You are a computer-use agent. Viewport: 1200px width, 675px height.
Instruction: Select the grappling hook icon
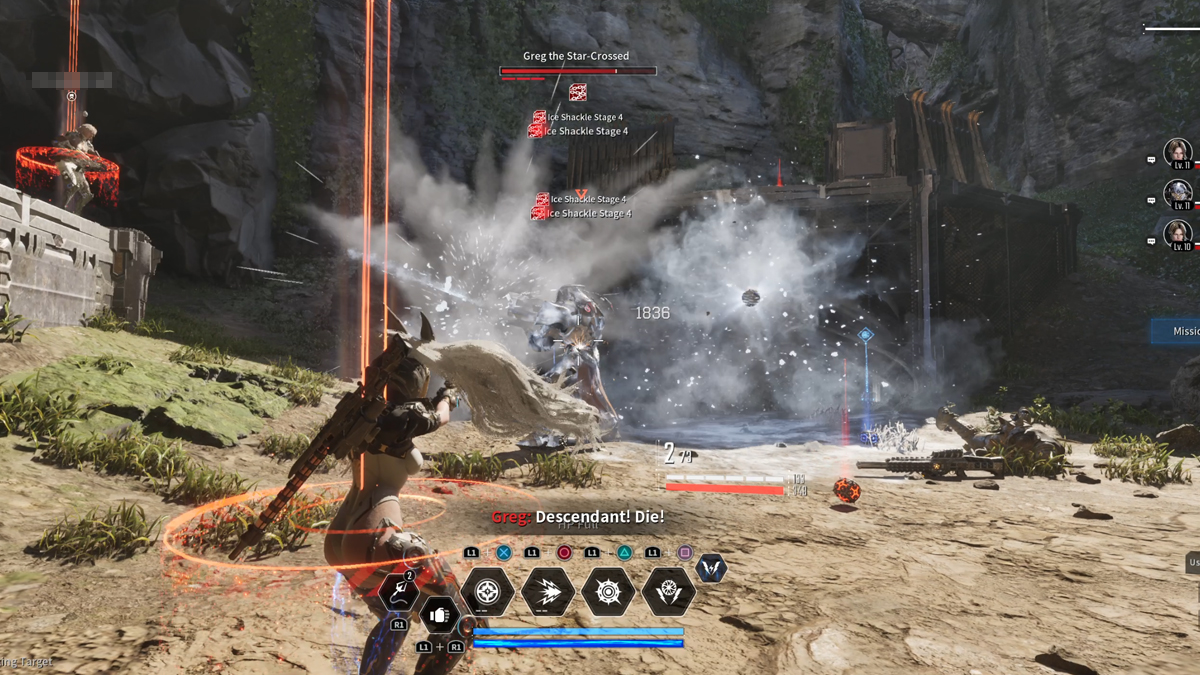[x=398, y=592]
